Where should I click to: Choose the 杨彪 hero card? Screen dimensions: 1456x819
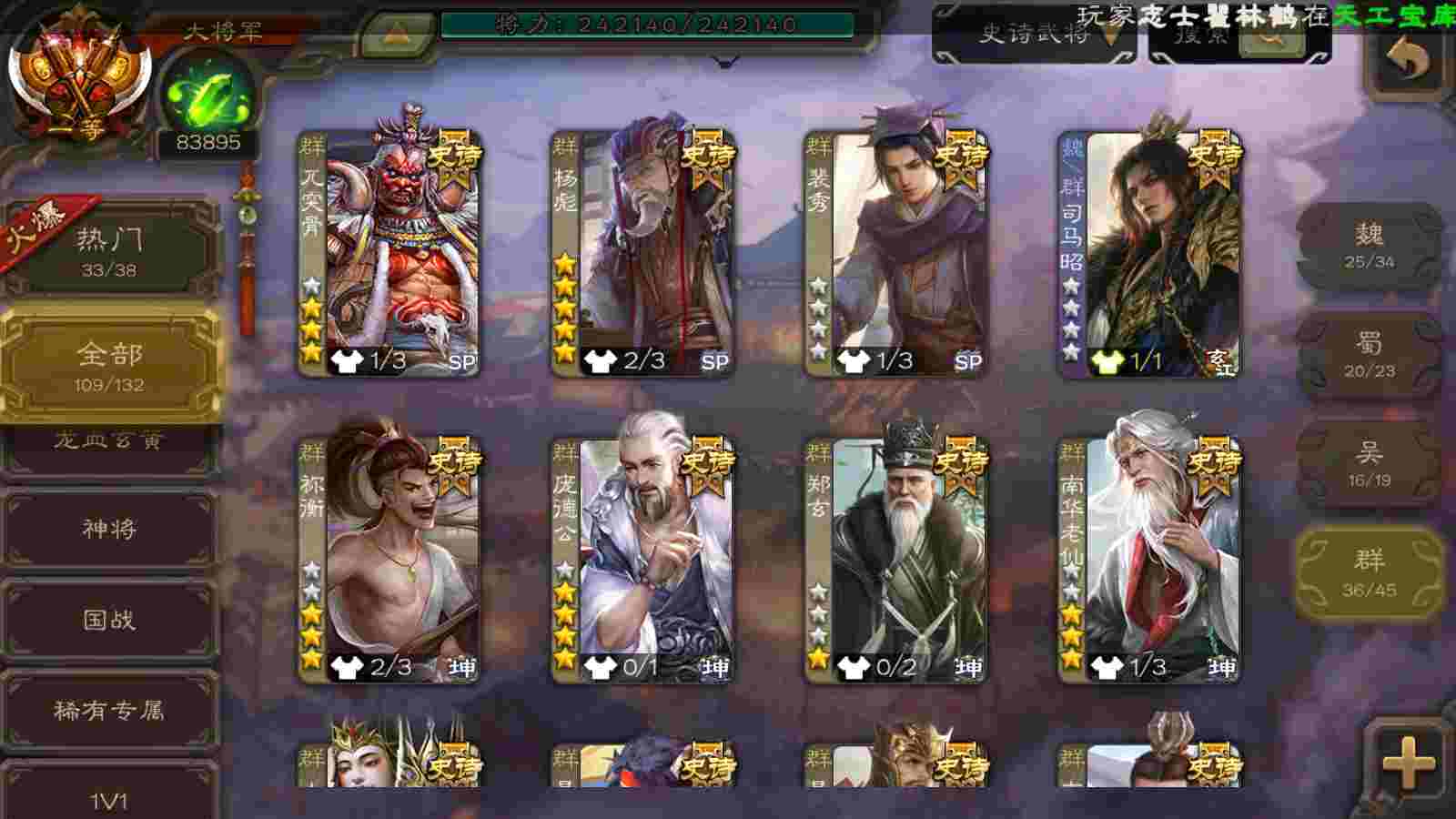pyautogui.click(x=642, y=253)
